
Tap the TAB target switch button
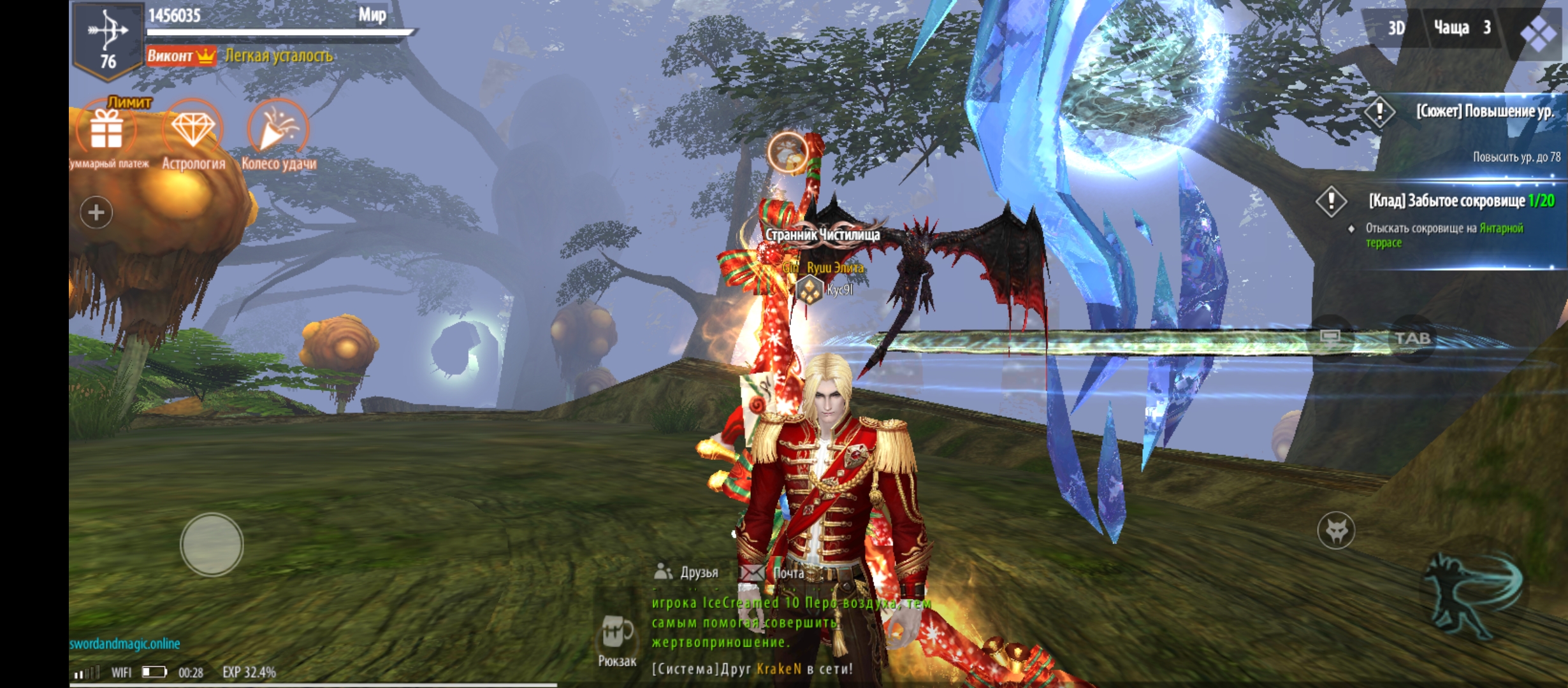point(1412,338)
